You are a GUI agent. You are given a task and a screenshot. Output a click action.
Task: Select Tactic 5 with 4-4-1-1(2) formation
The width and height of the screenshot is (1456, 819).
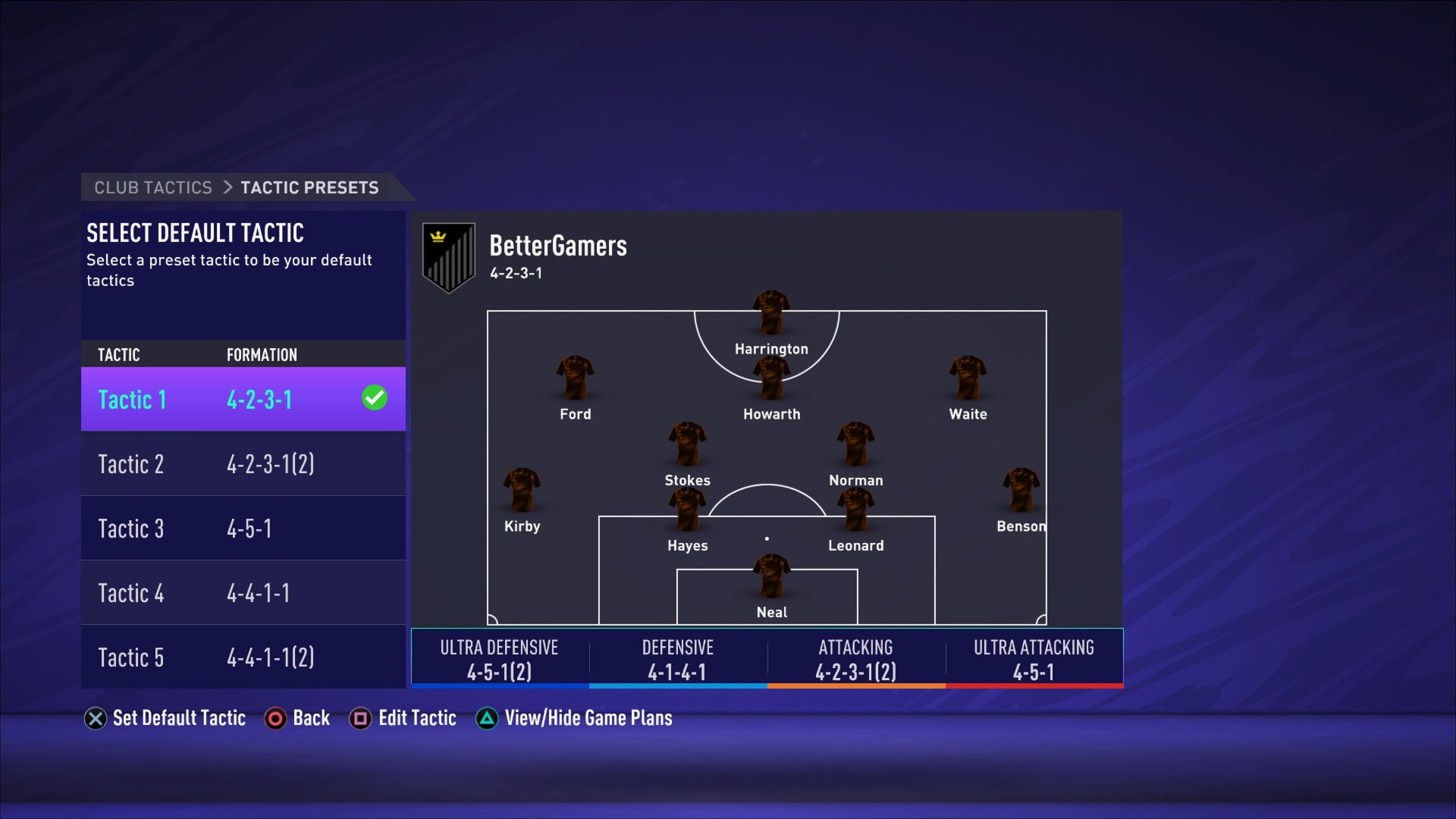243,657
